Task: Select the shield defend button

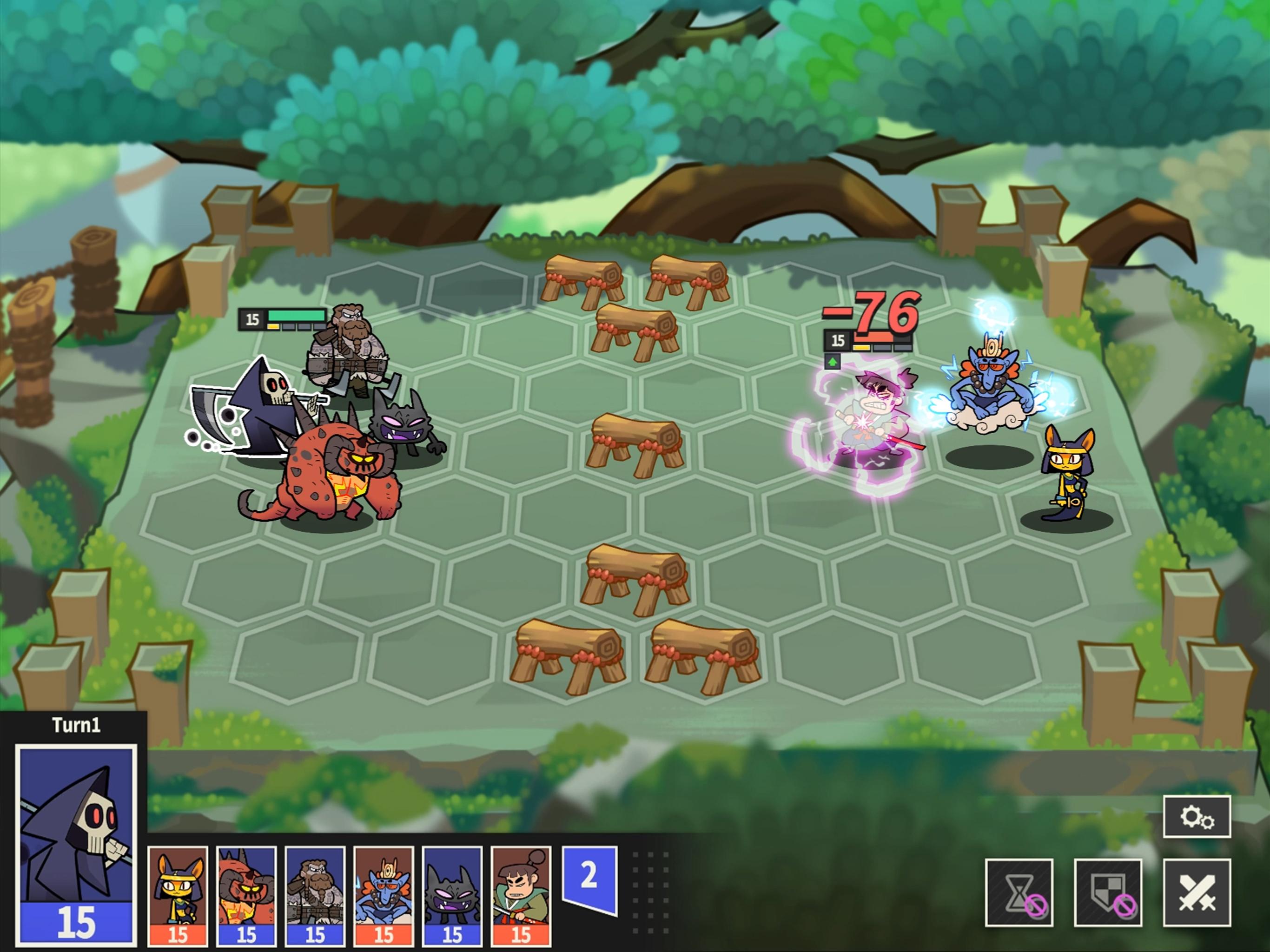Action: pos(1107,892)
